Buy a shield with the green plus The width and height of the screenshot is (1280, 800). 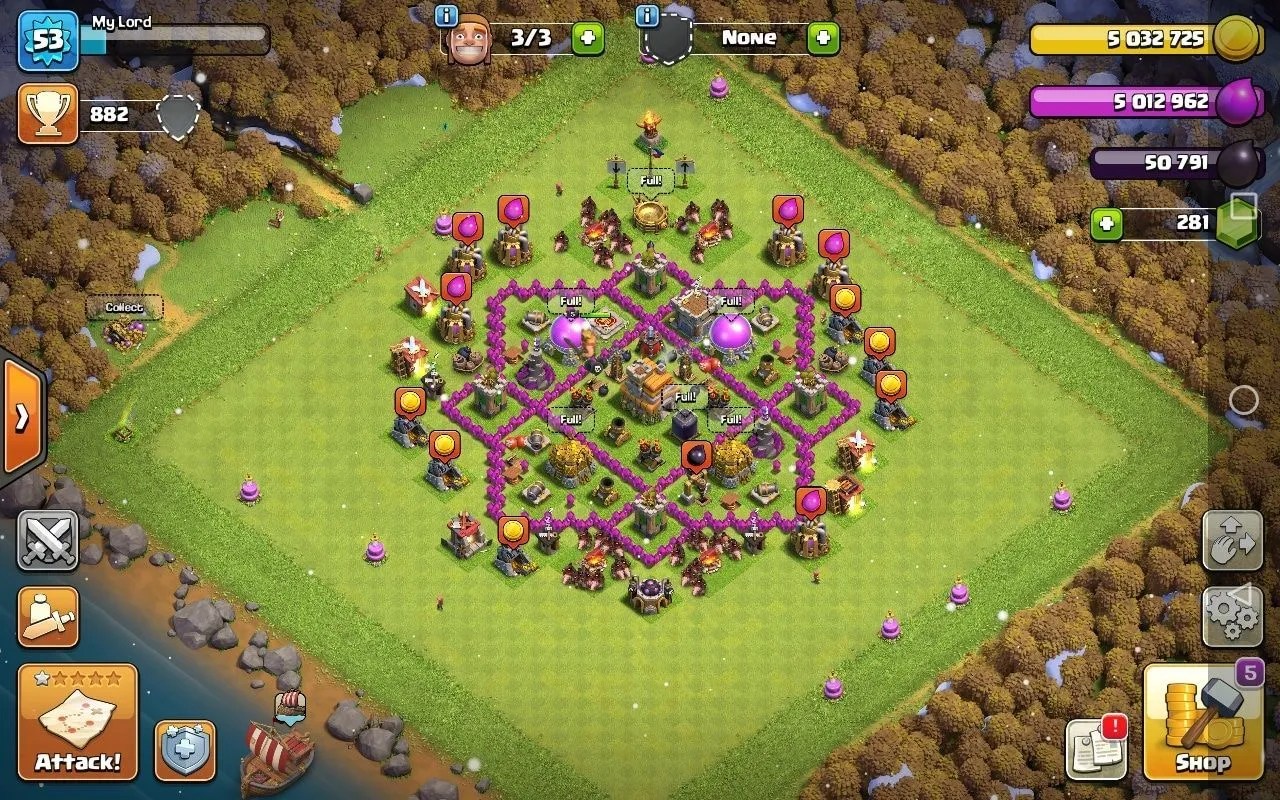click(823, 39)
